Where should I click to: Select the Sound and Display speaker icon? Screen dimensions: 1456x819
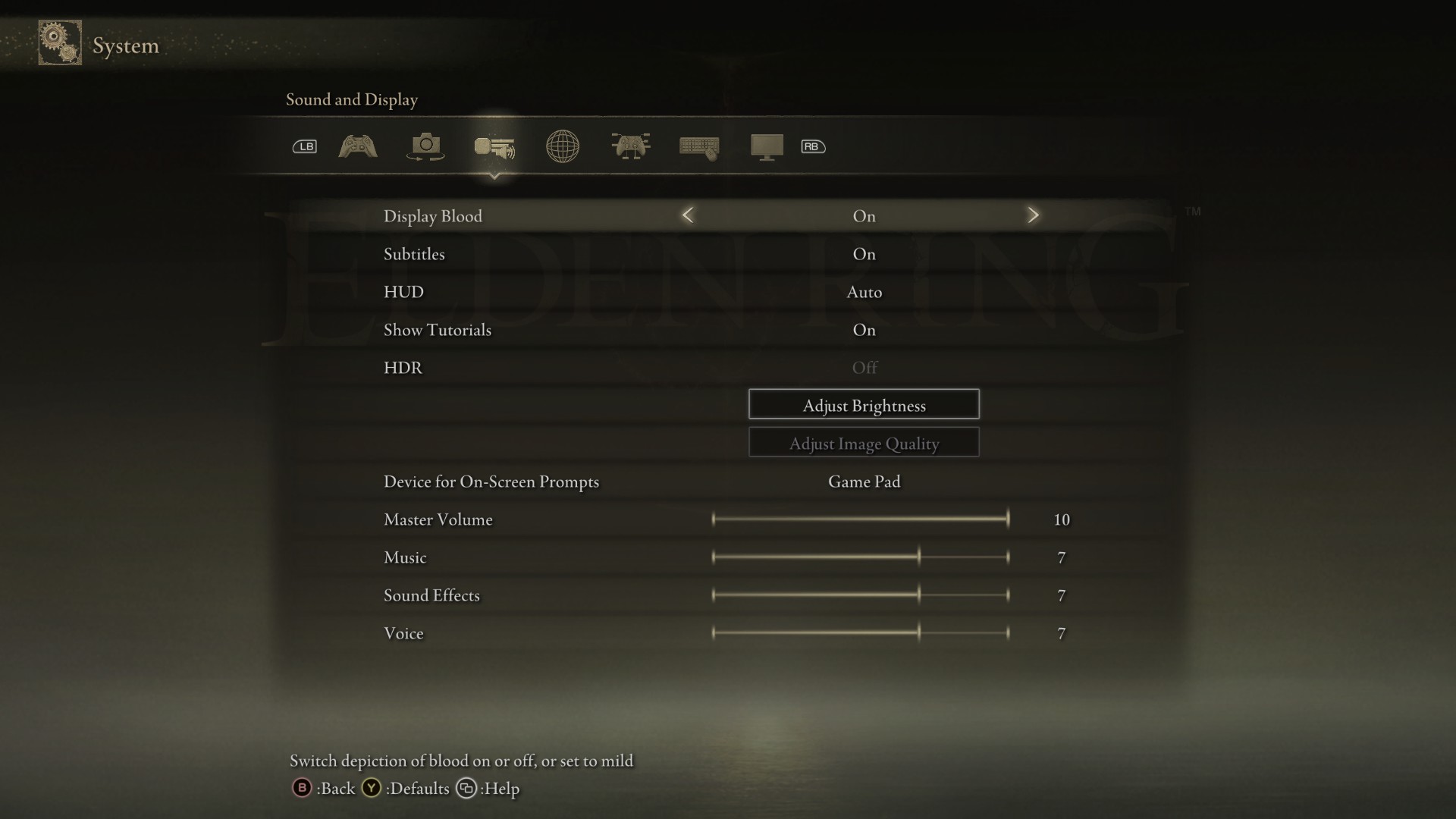[494, 148]
